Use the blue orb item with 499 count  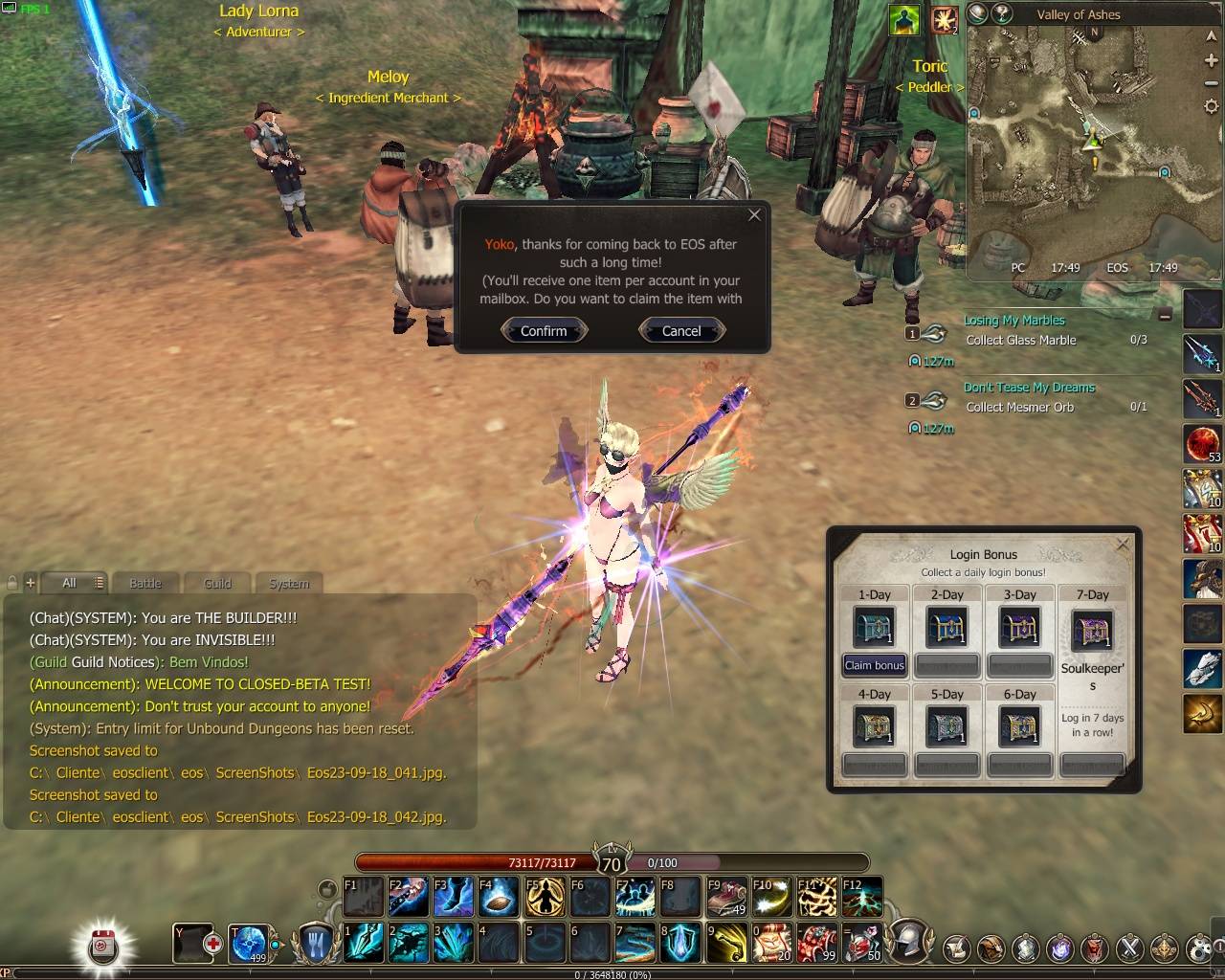click(250, 943)
